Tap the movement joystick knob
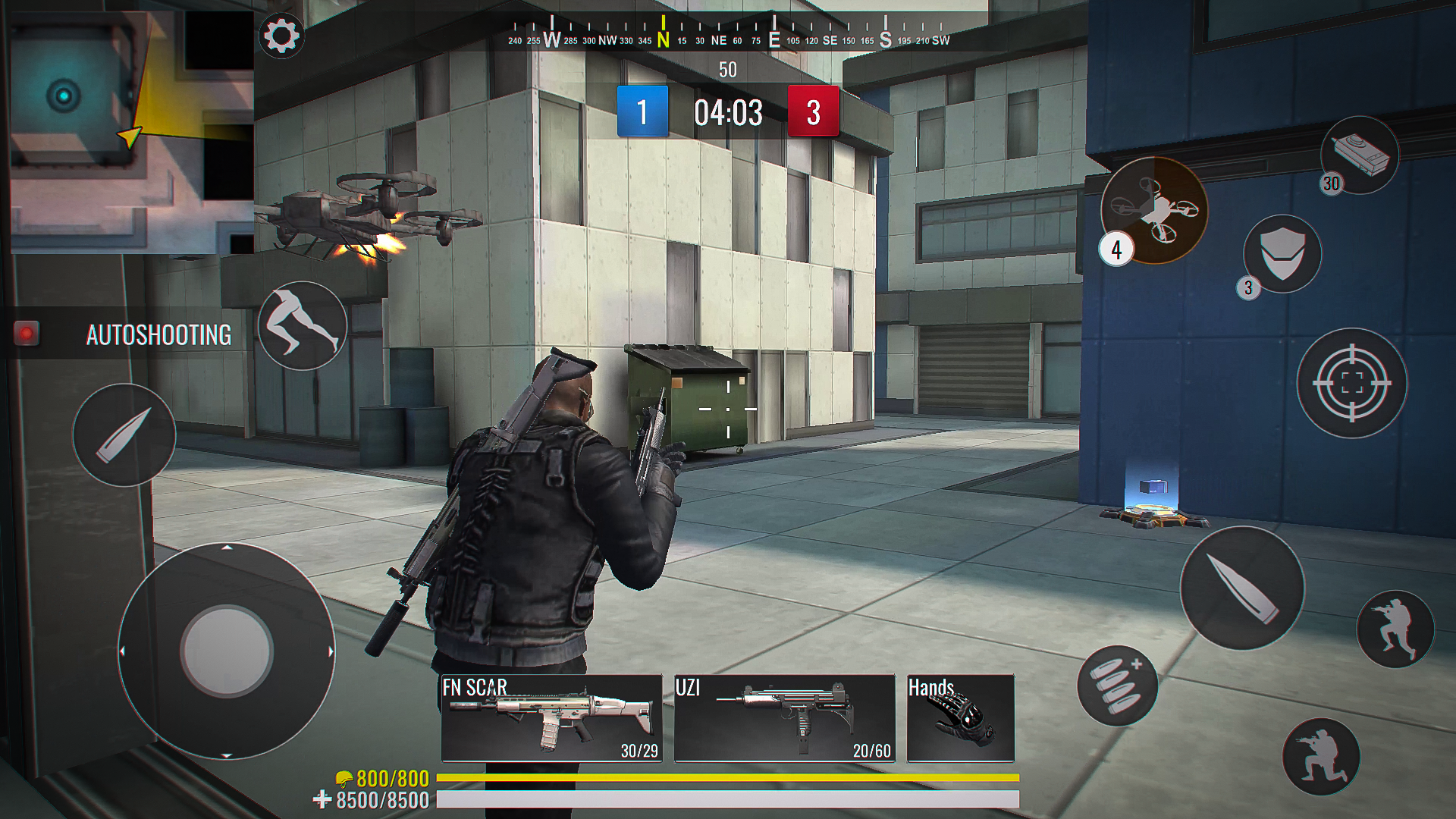 click(x=227, y=651)
